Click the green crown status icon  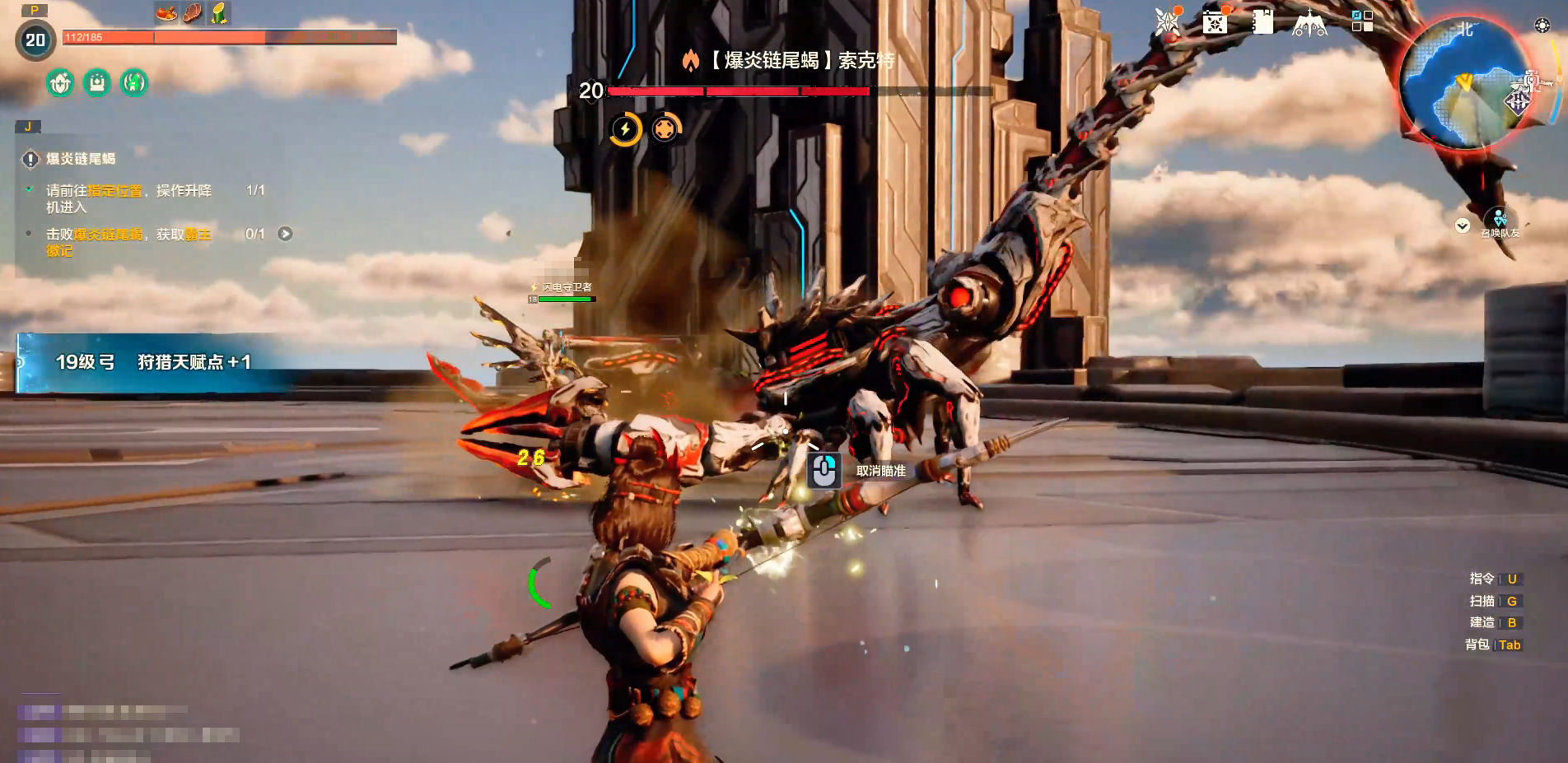click(x=97, y=82)
